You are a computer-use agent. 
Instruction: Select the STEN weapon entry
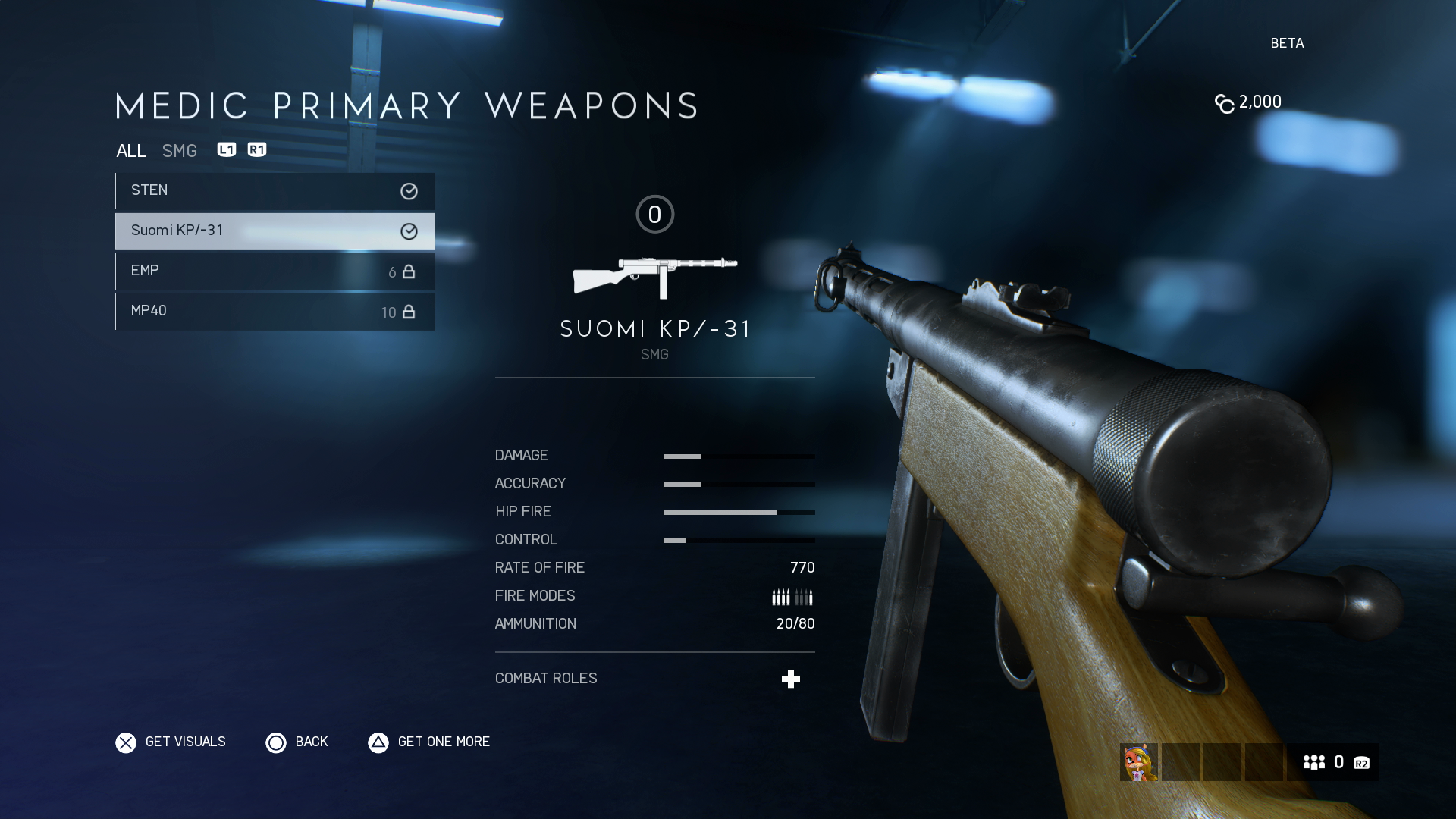pyautogui.click(x=275, y=191)
